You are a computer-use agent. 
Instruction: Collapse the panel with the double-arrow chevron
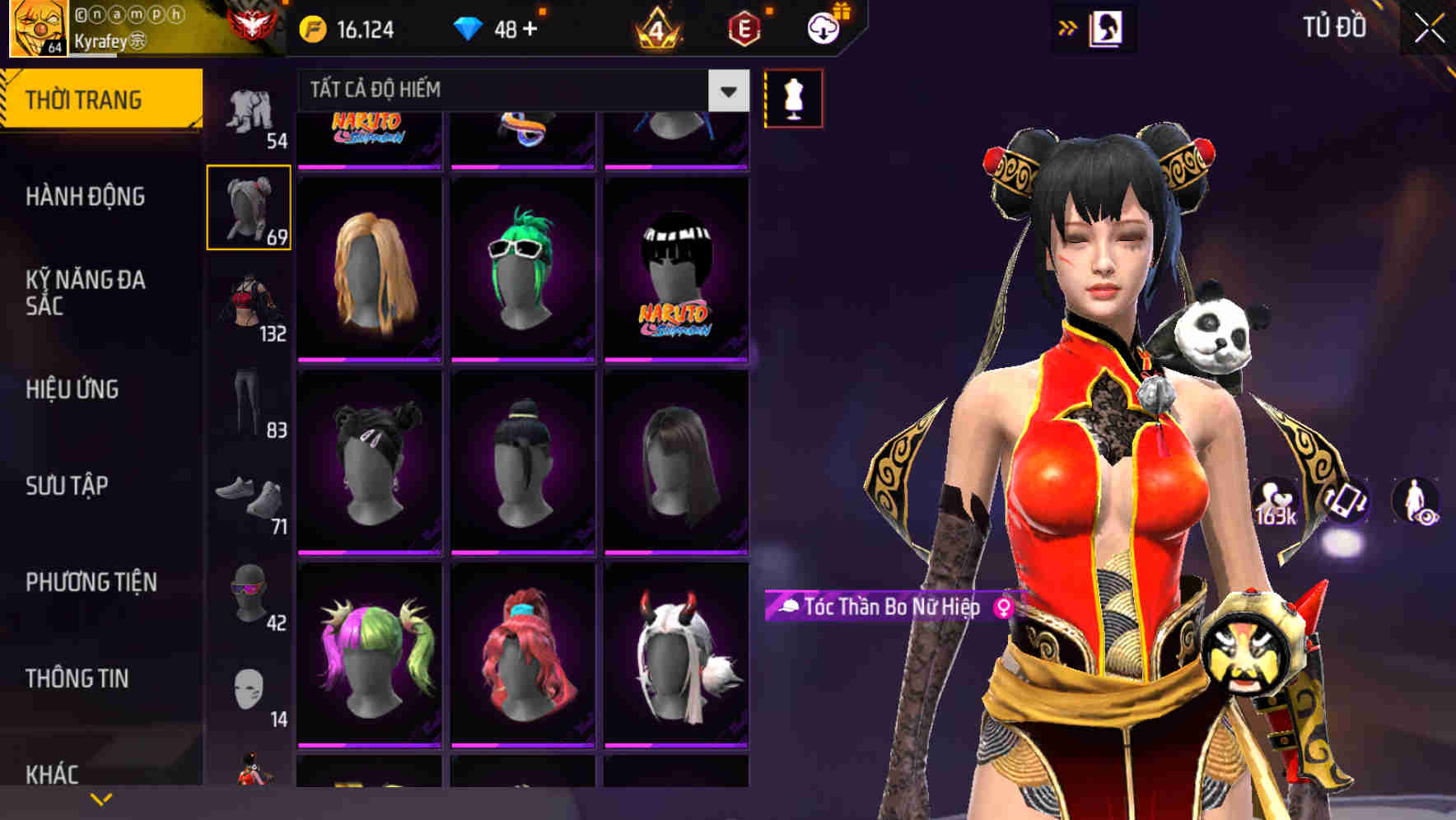(1068, 27)
